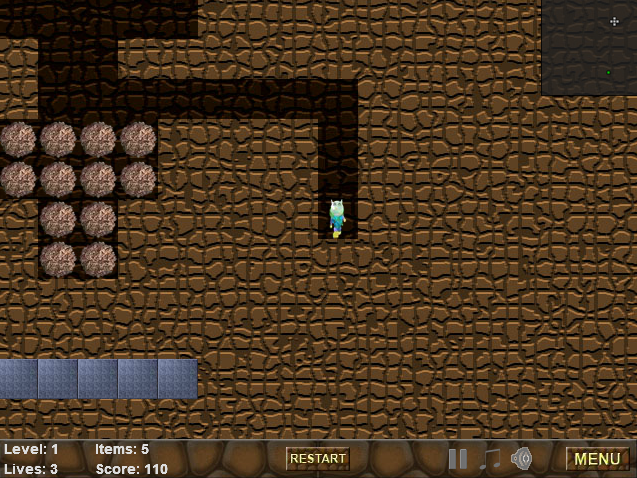Click the minimap in the corner

pos(588,47)
